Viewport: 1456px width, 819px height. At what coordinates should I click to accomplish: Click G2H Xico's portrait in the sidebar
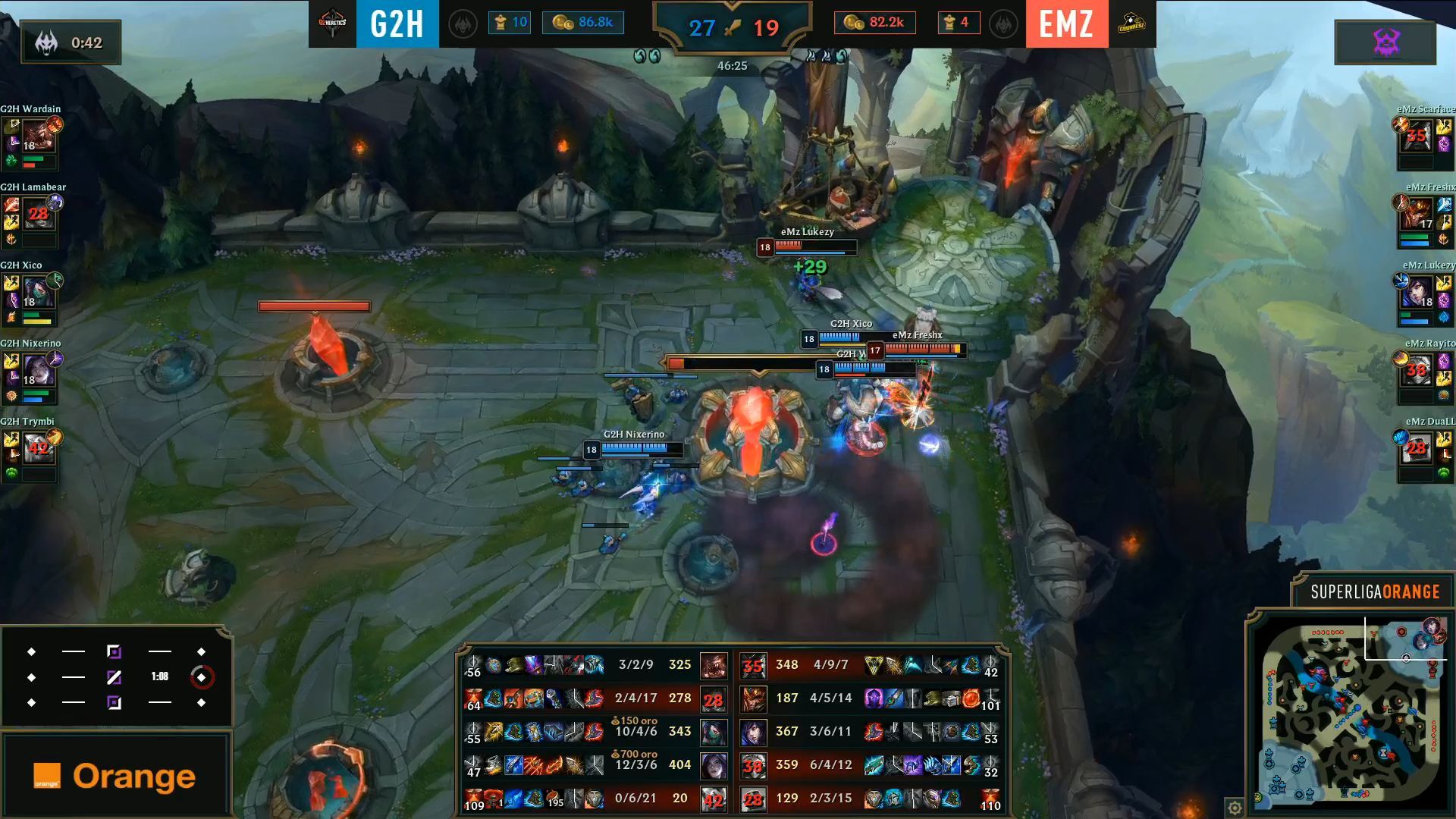click(x=37, y=293)
